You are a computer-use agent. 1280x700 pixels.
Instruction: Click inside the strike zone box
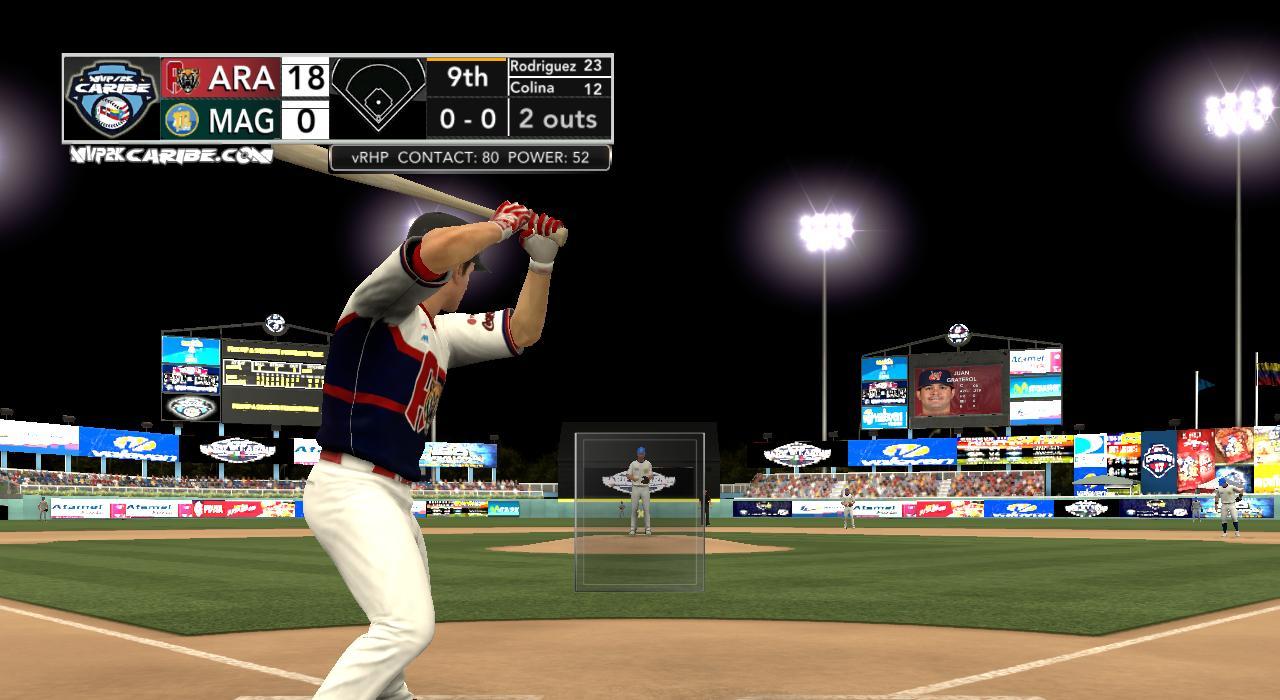(x=640, y=511)
